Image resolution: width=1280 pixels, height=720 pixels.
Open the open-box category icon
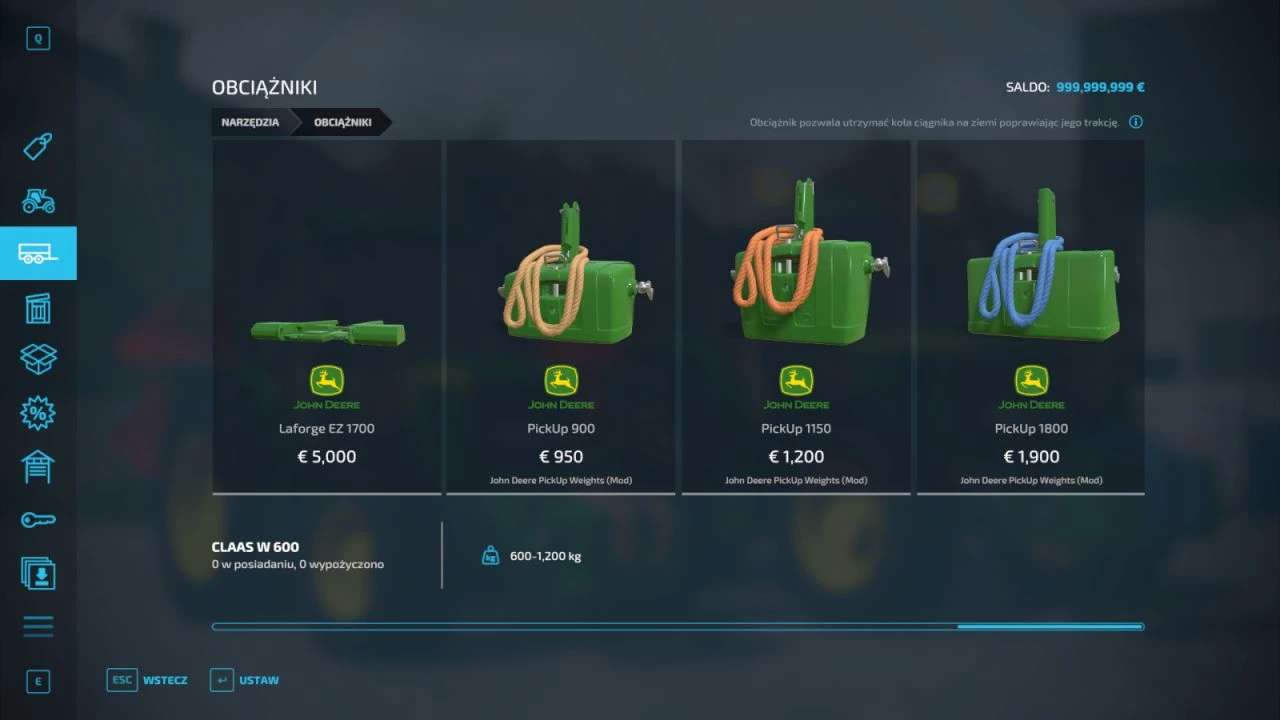tap(38, 360)
